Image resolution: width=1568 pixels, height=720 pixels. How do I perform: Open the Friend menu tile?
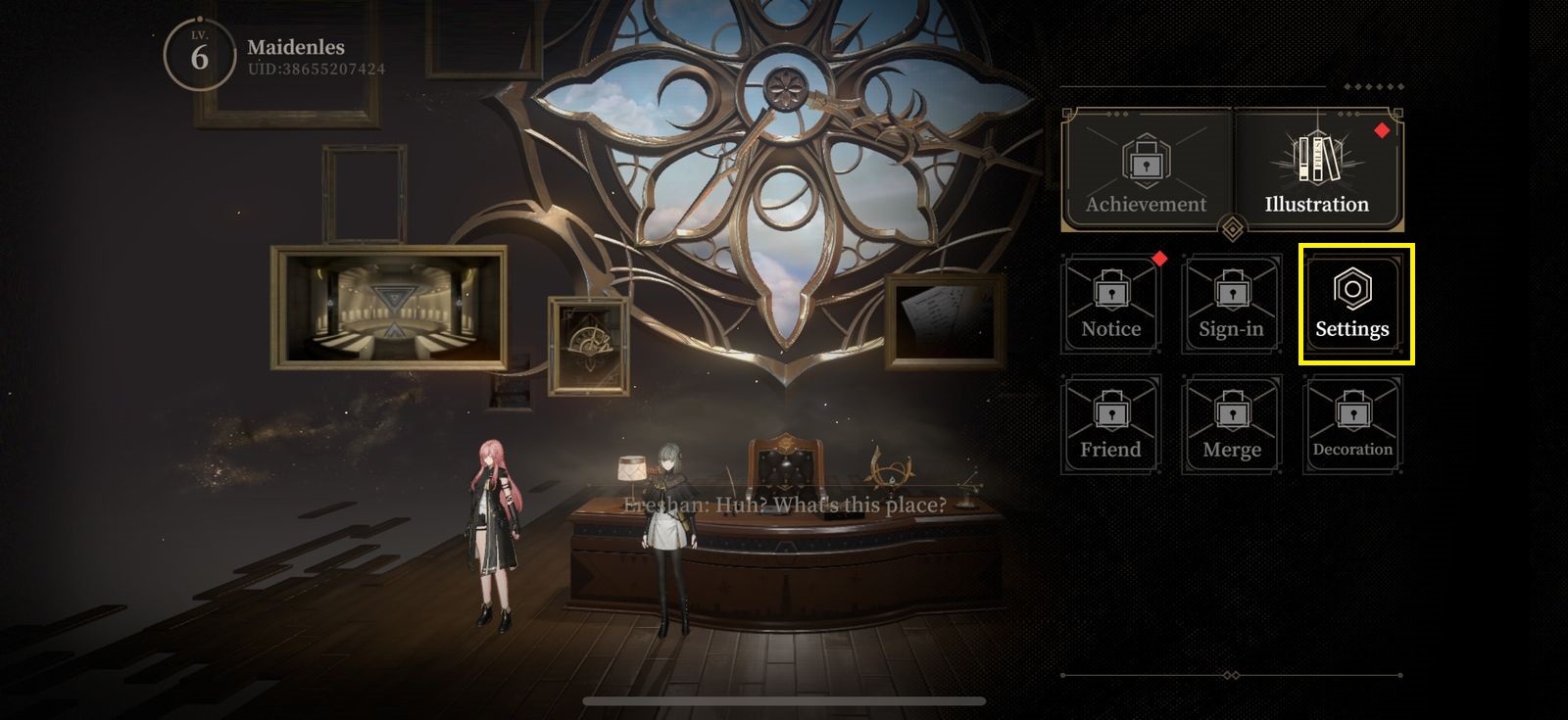(x=1111, y=425)
